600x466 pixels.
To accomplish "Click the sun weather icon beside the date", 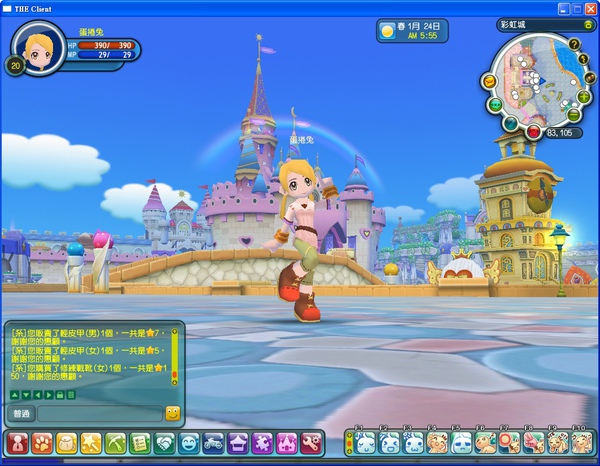I will point(386,31).
